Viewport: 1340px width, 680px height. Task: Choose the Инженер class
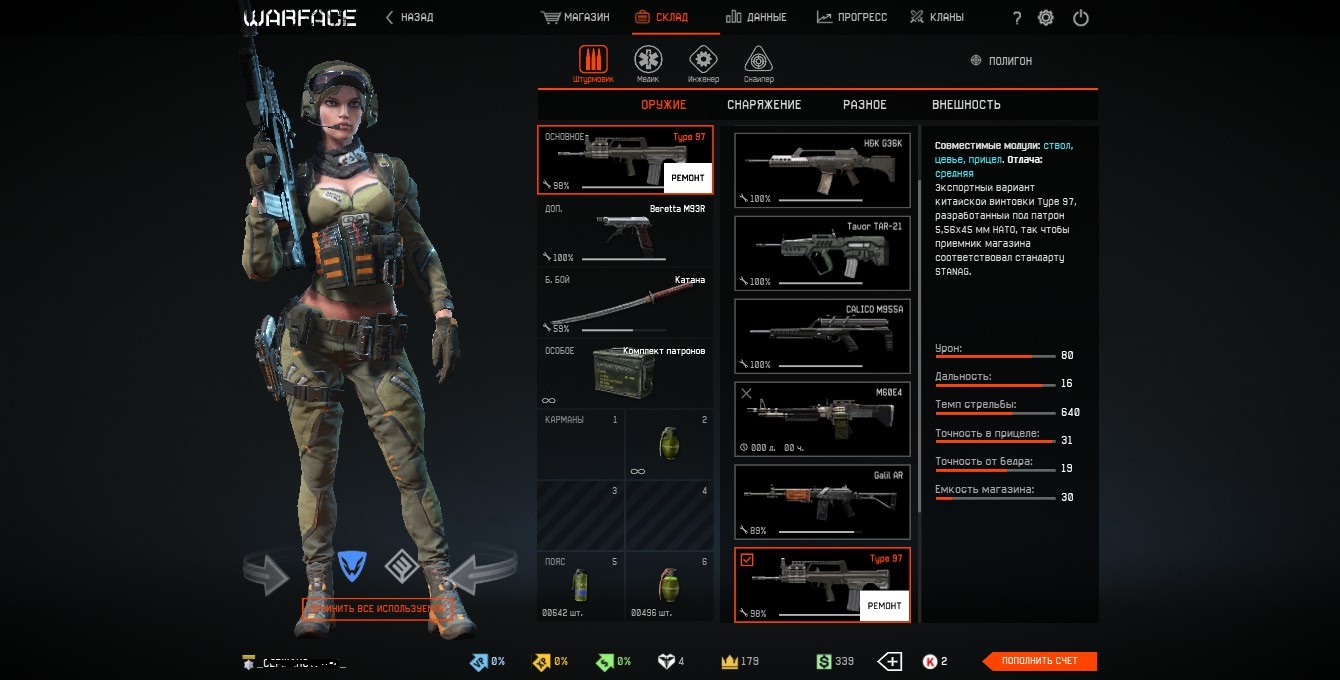[x=703, y=64]
